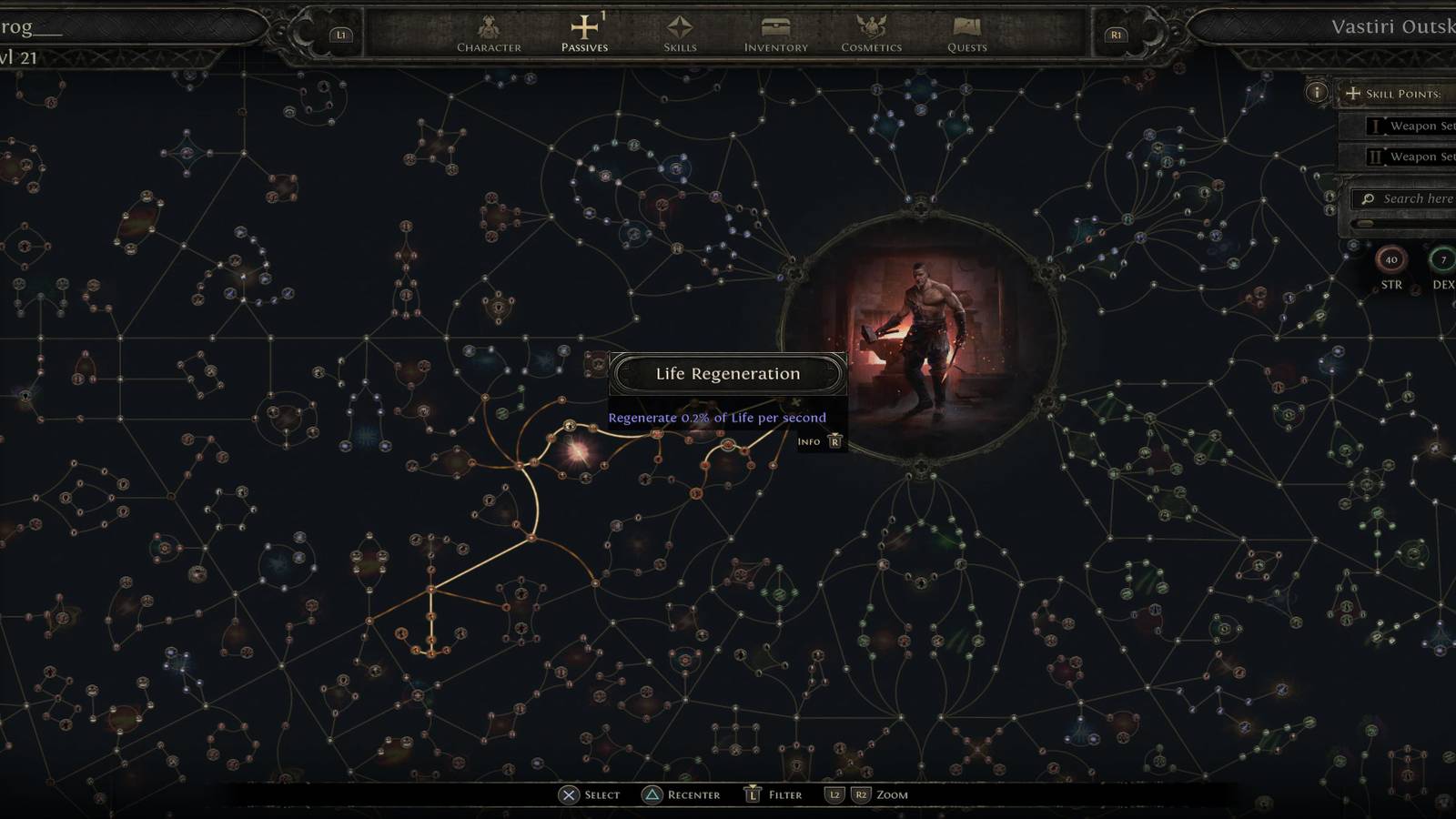
Task: Click the info (i) icon beside Skill Points
Action: tap(1317, 92)
